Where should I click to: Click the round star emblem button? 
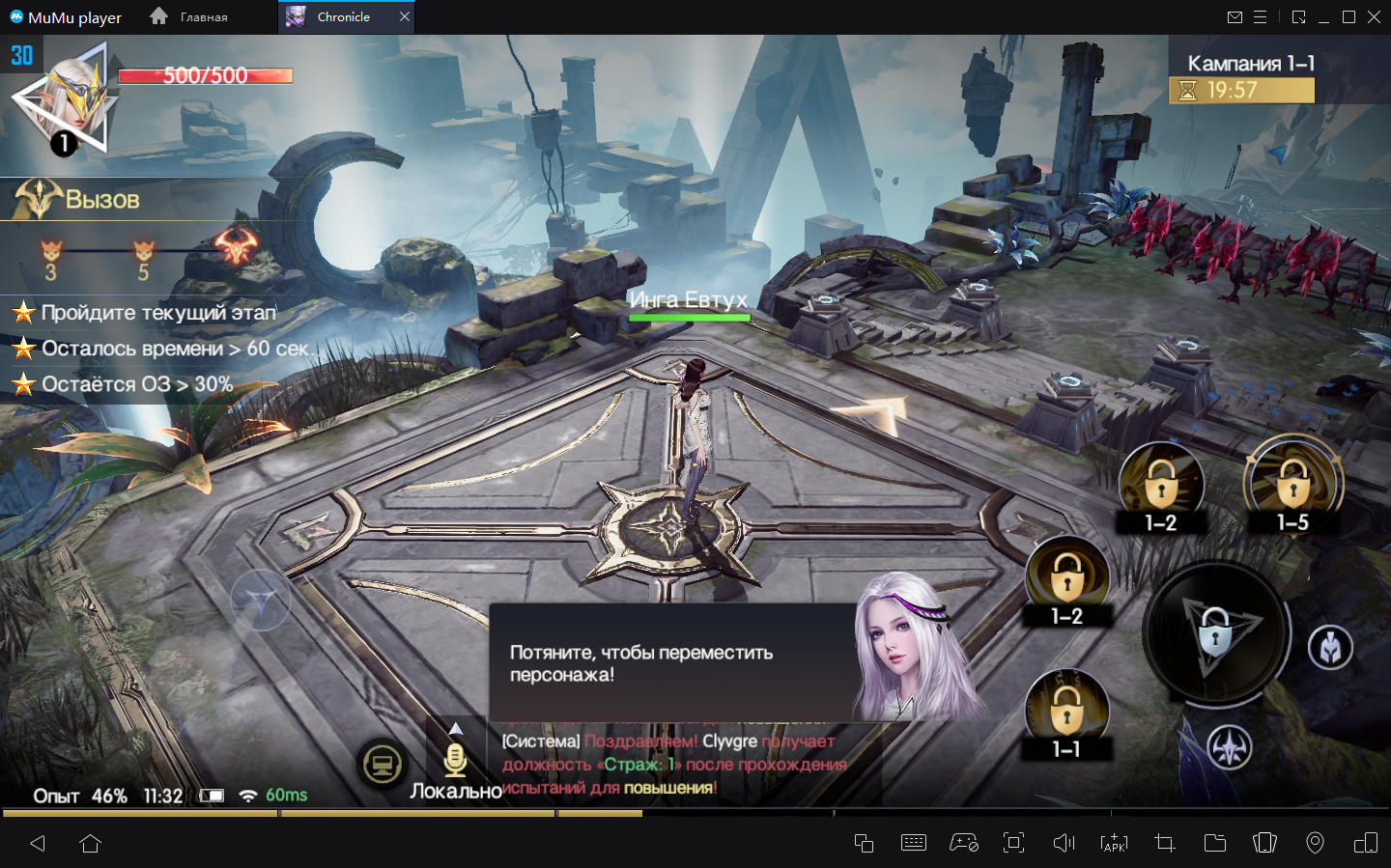(1230, 747)
